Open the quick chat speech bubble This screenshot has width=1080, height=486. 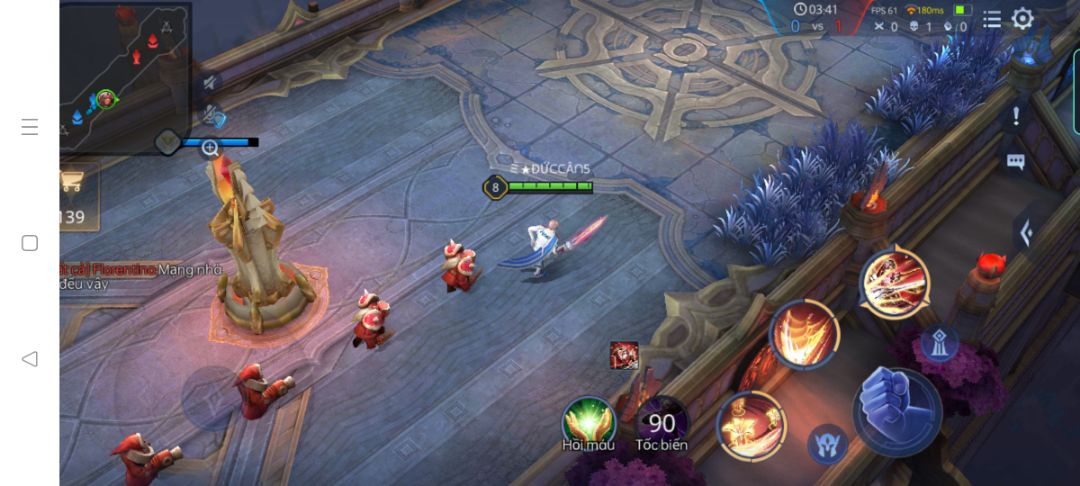coord(1016,162)
